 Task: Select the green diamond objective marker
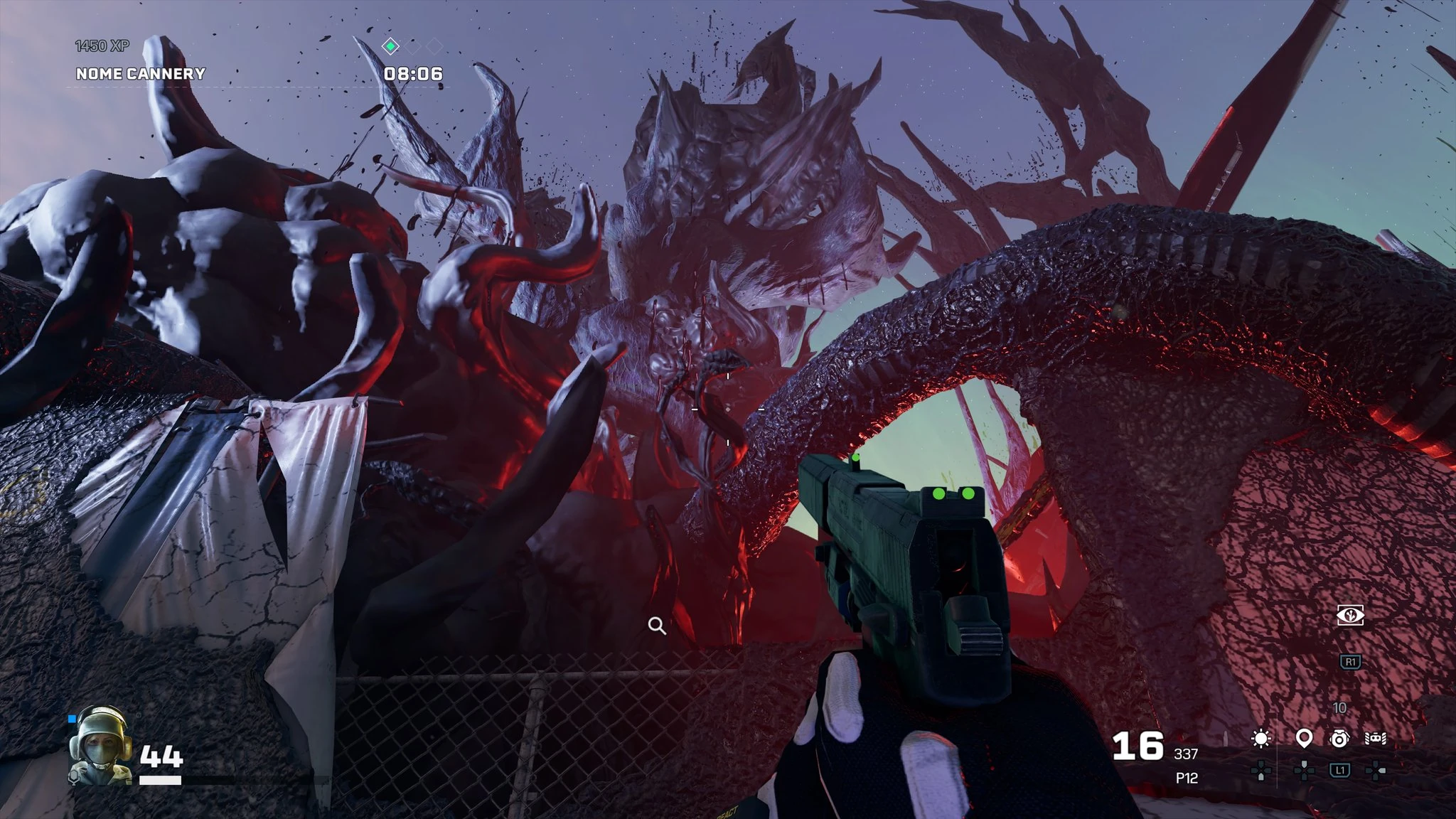point(390,47)
